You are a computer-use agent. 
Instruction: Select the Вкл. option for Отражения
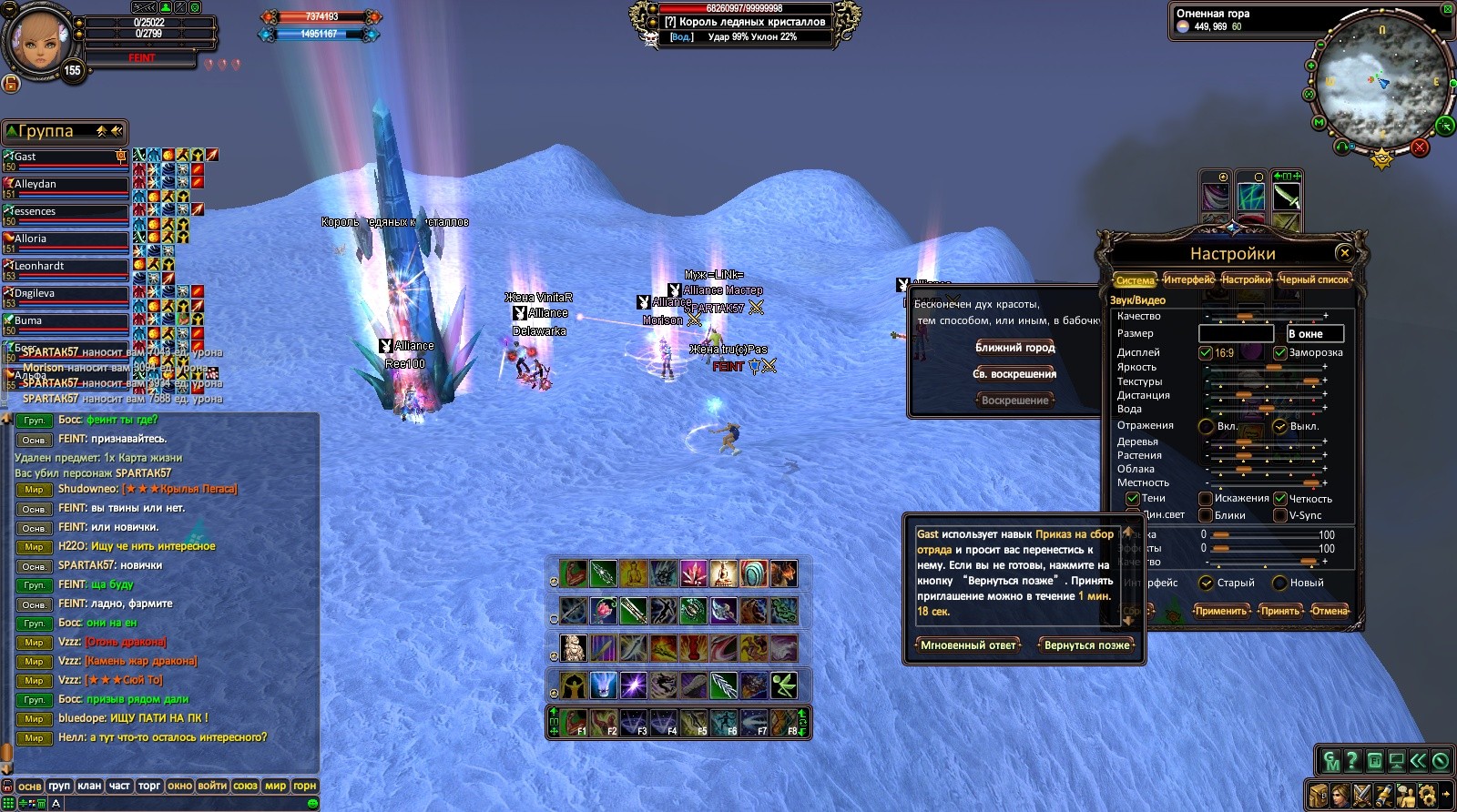(1207, 426)
